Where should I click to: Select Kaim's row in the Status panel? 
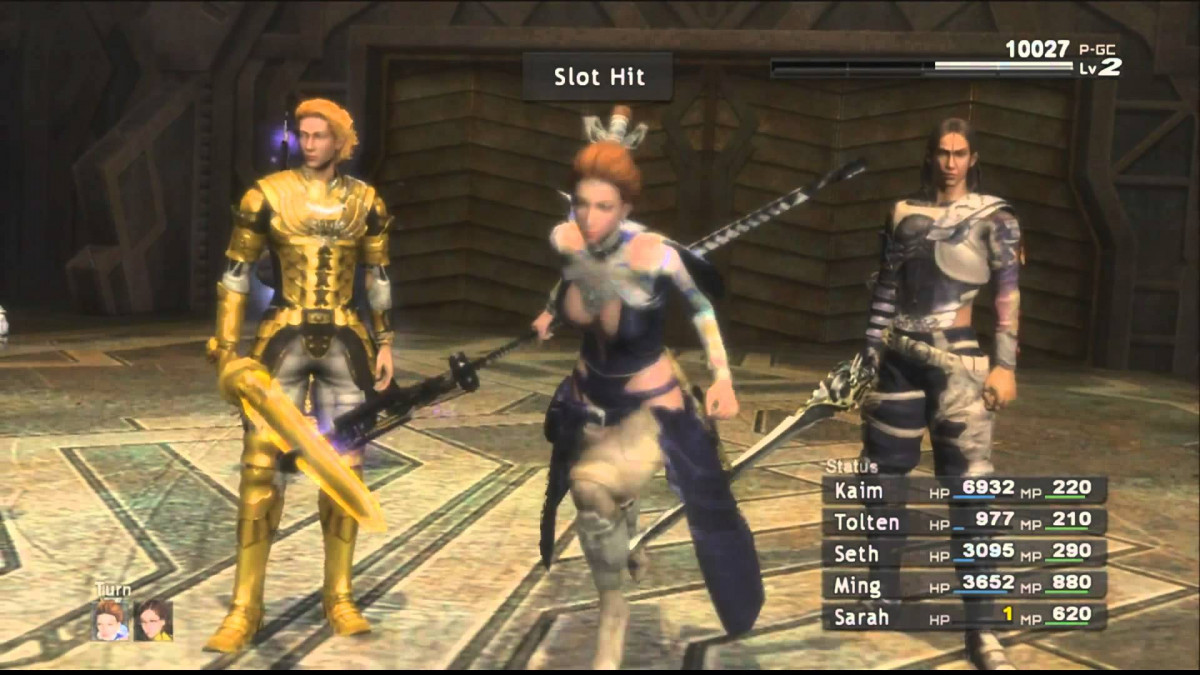point(964,490)
